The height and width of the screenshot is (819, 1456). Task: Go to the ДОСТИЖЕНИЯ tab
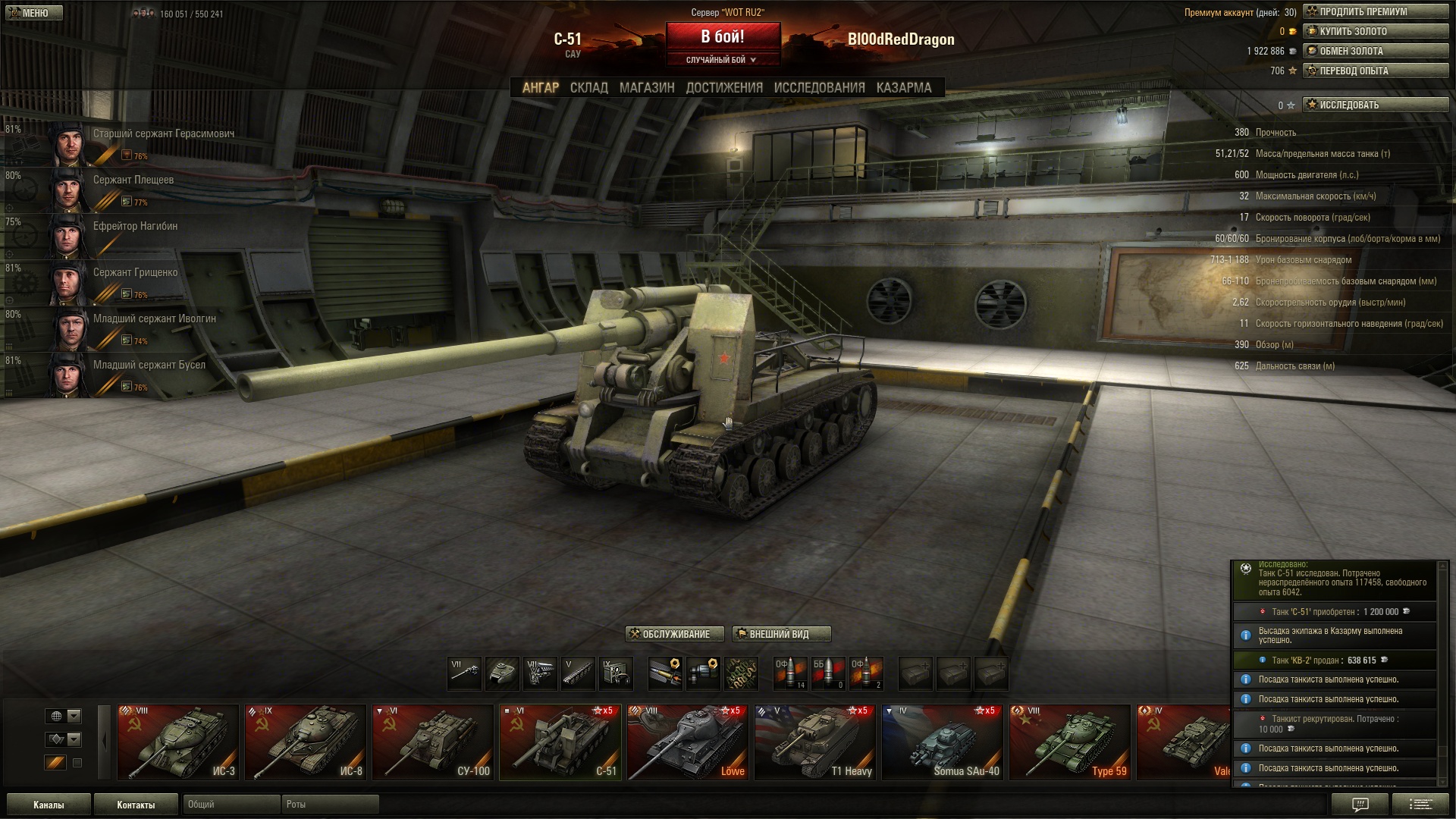point(724,88)
